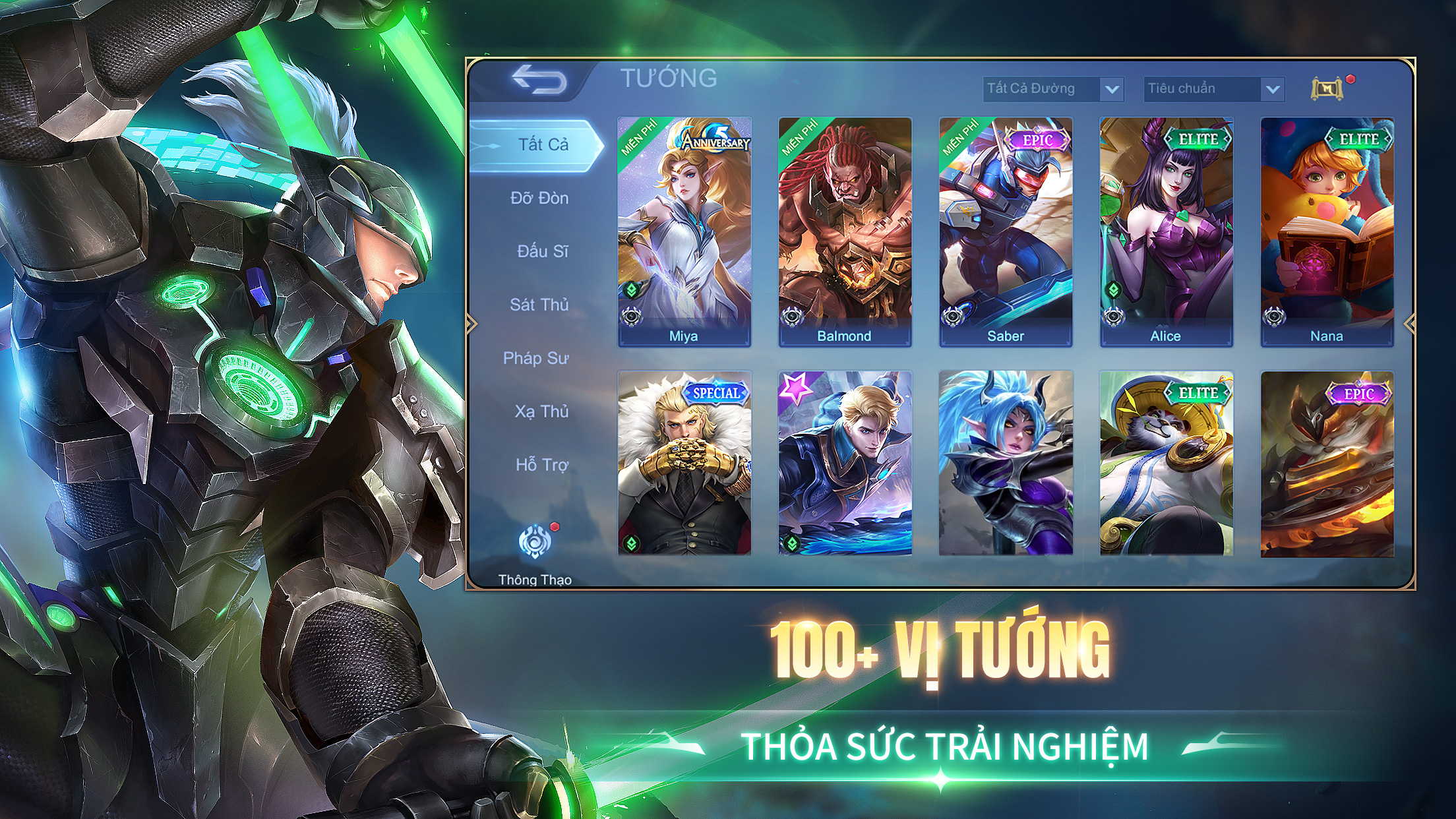Open the Thông Thạo mastery icon
Screen dimensions: 1456x819
pyautogui.click(x=535, y=543)
